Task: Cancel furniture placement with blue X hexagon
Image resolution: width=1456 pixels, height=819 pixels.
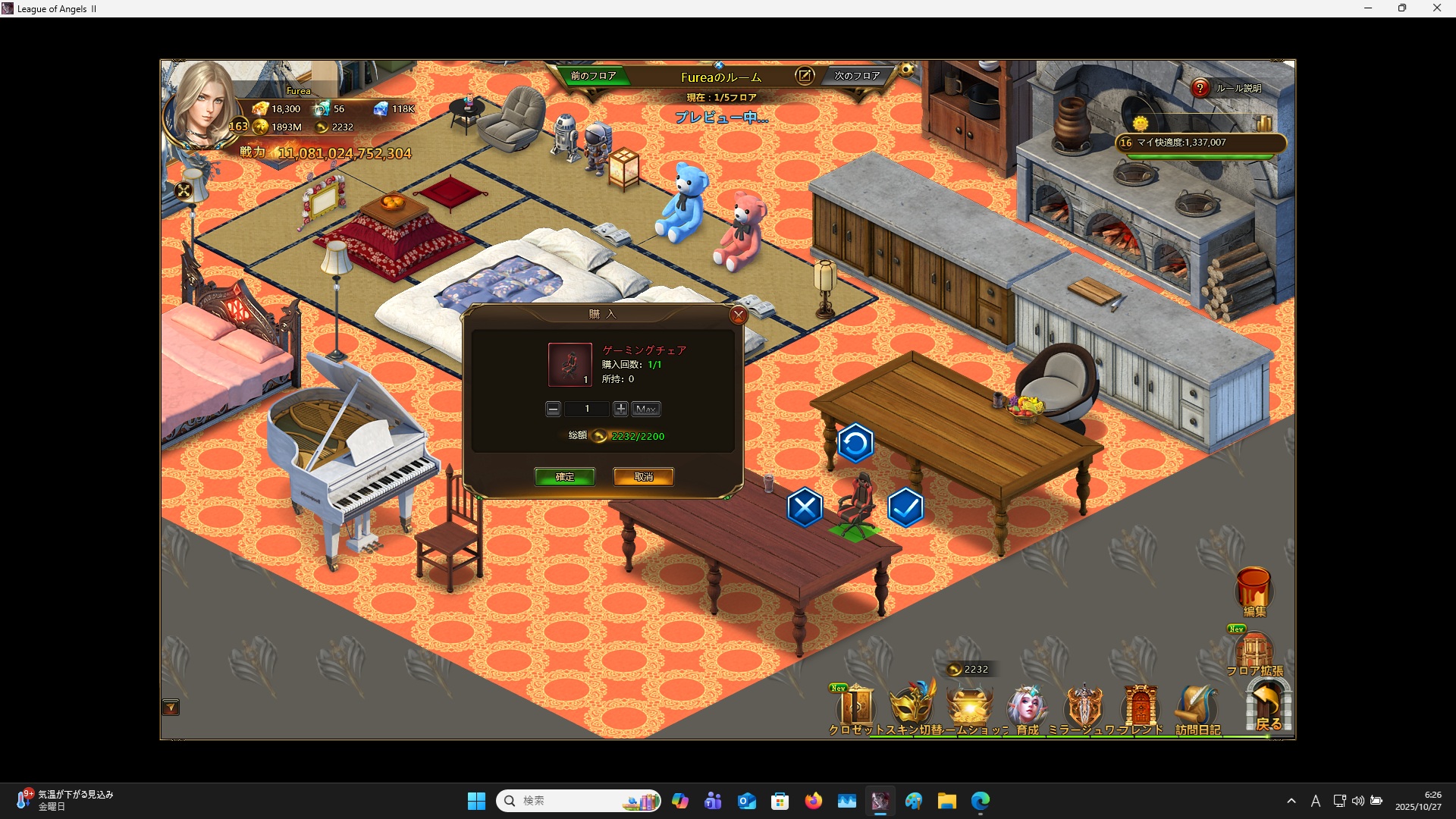Action: click(805, 507)
